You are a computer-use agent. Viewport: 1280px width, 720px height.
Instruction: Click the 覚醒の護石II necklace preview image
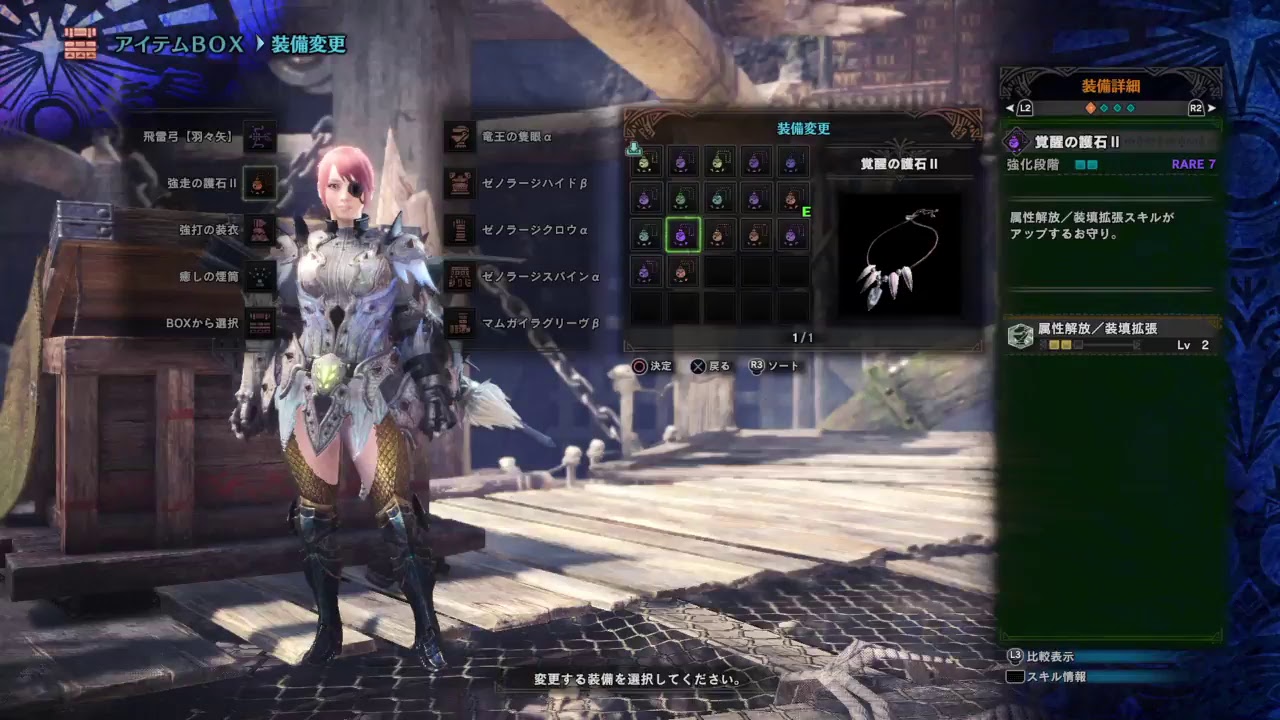[899, 256]
